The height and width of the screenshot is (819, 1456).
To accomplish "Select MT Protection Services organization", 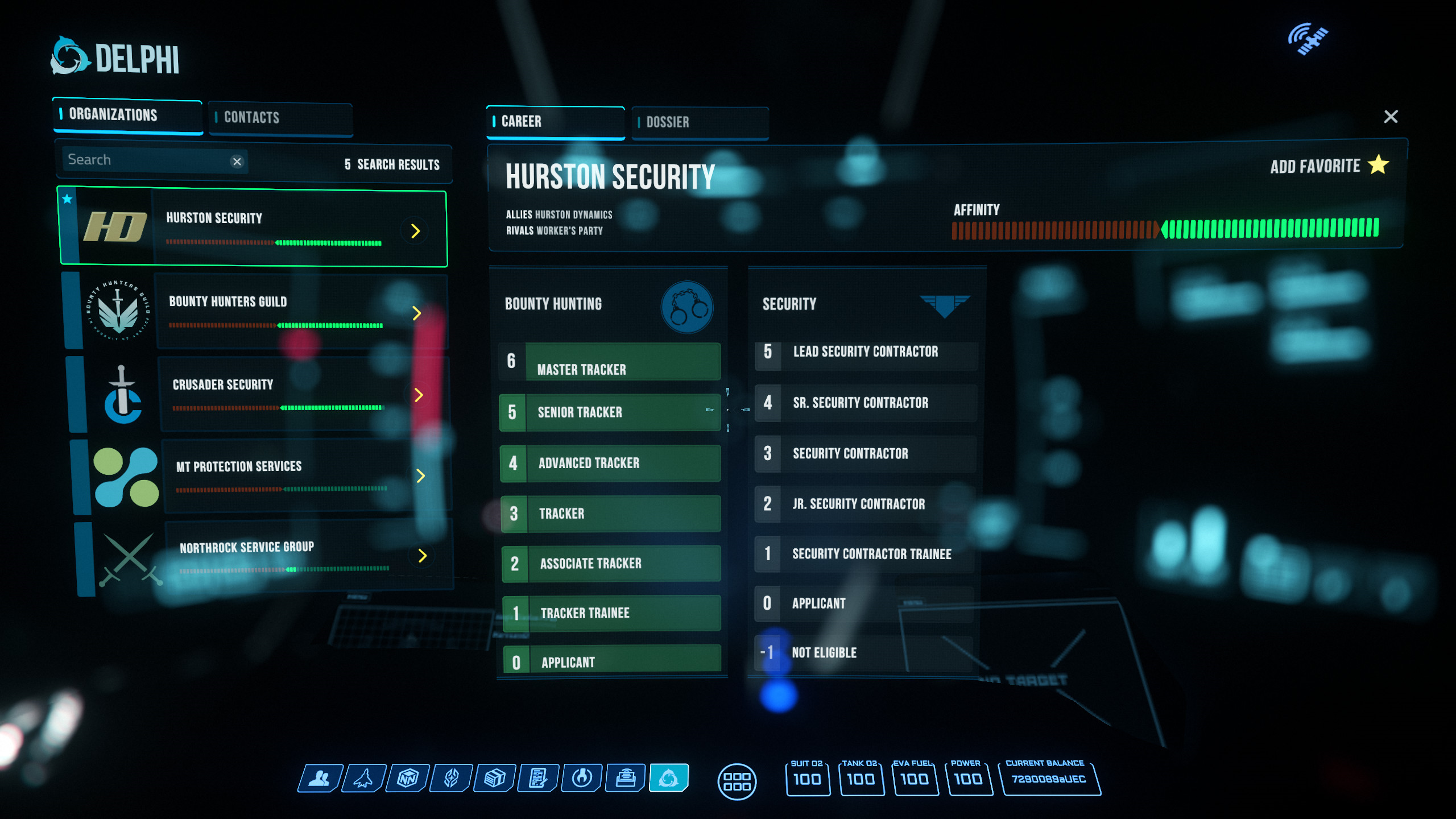I will (262, 475).
